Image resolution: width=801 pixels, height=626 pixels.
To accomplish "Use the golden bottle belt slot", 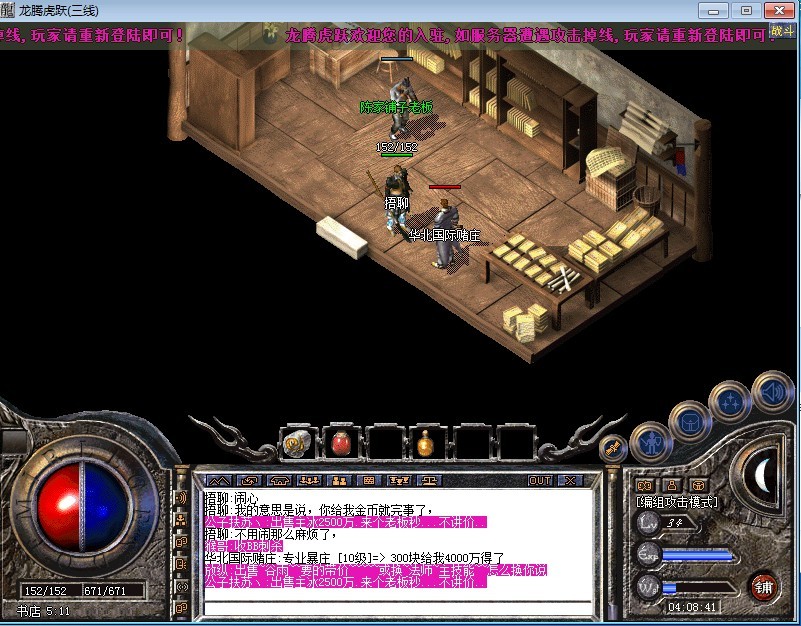I will click(x=426, y=441).
